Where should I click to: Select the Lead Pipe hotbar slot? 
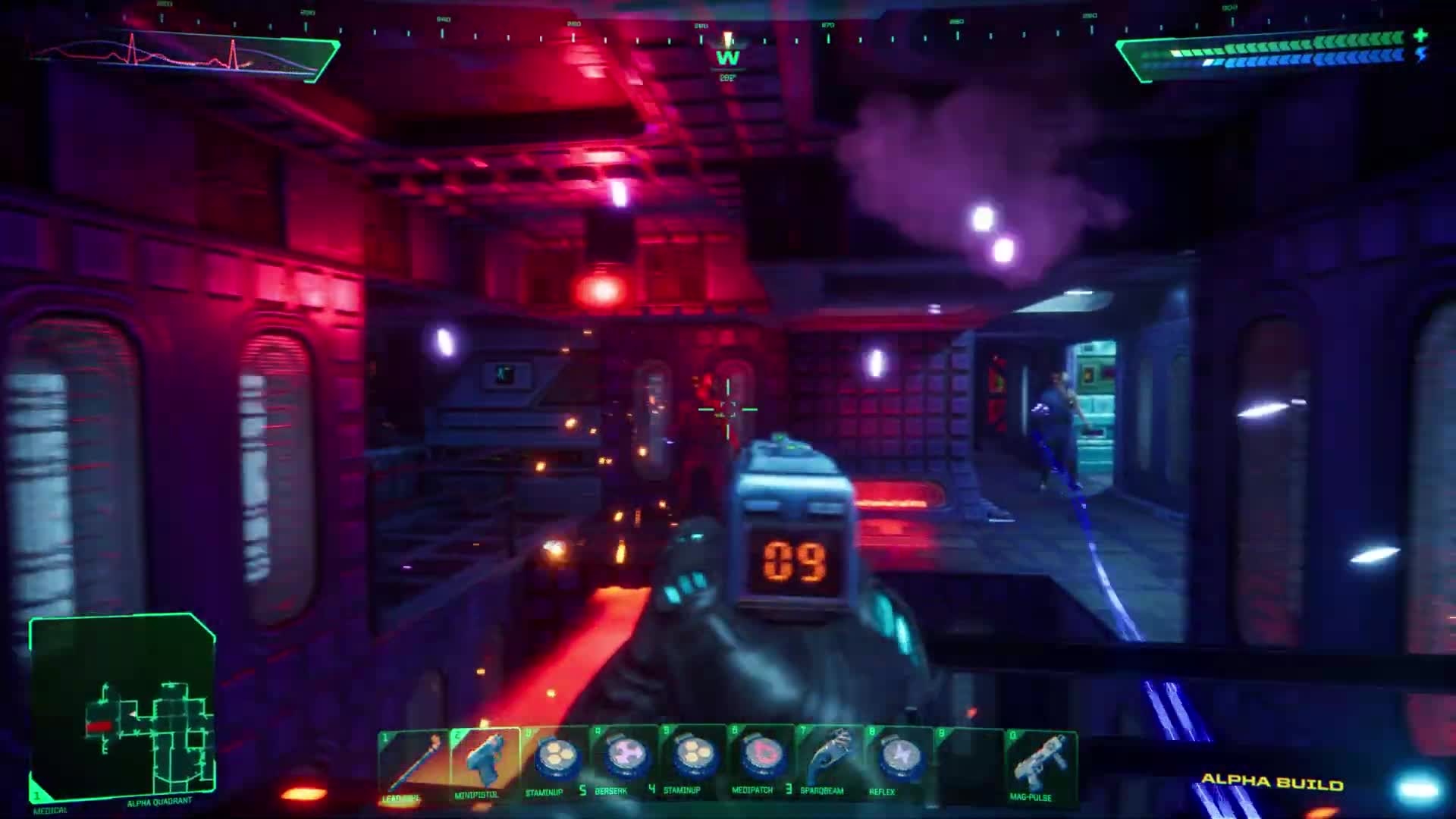tap(413, 764)
